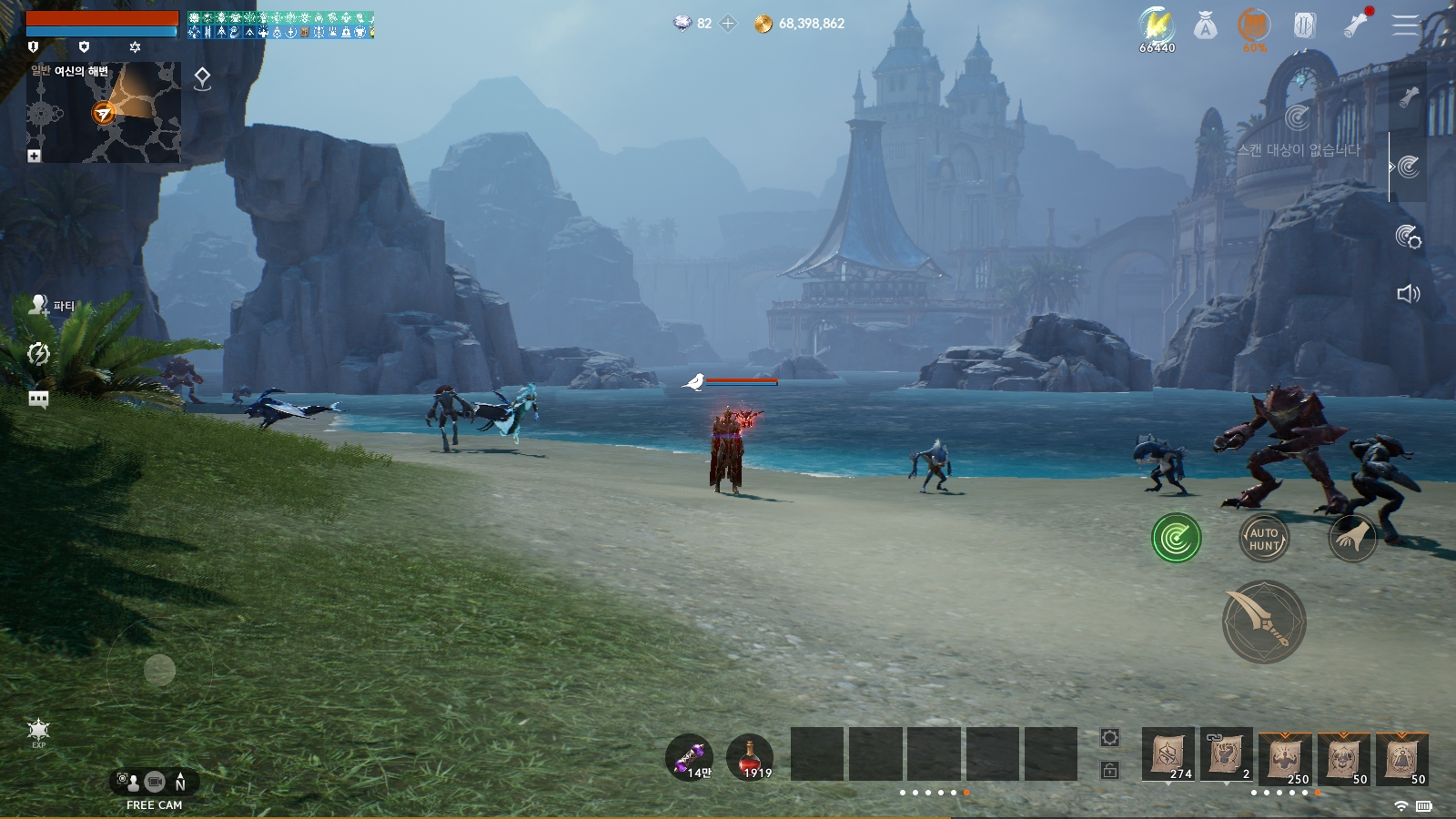Click the glowing feather icon showing 66440
This screenshot has width=1456, height=819.
[1157, 27]
